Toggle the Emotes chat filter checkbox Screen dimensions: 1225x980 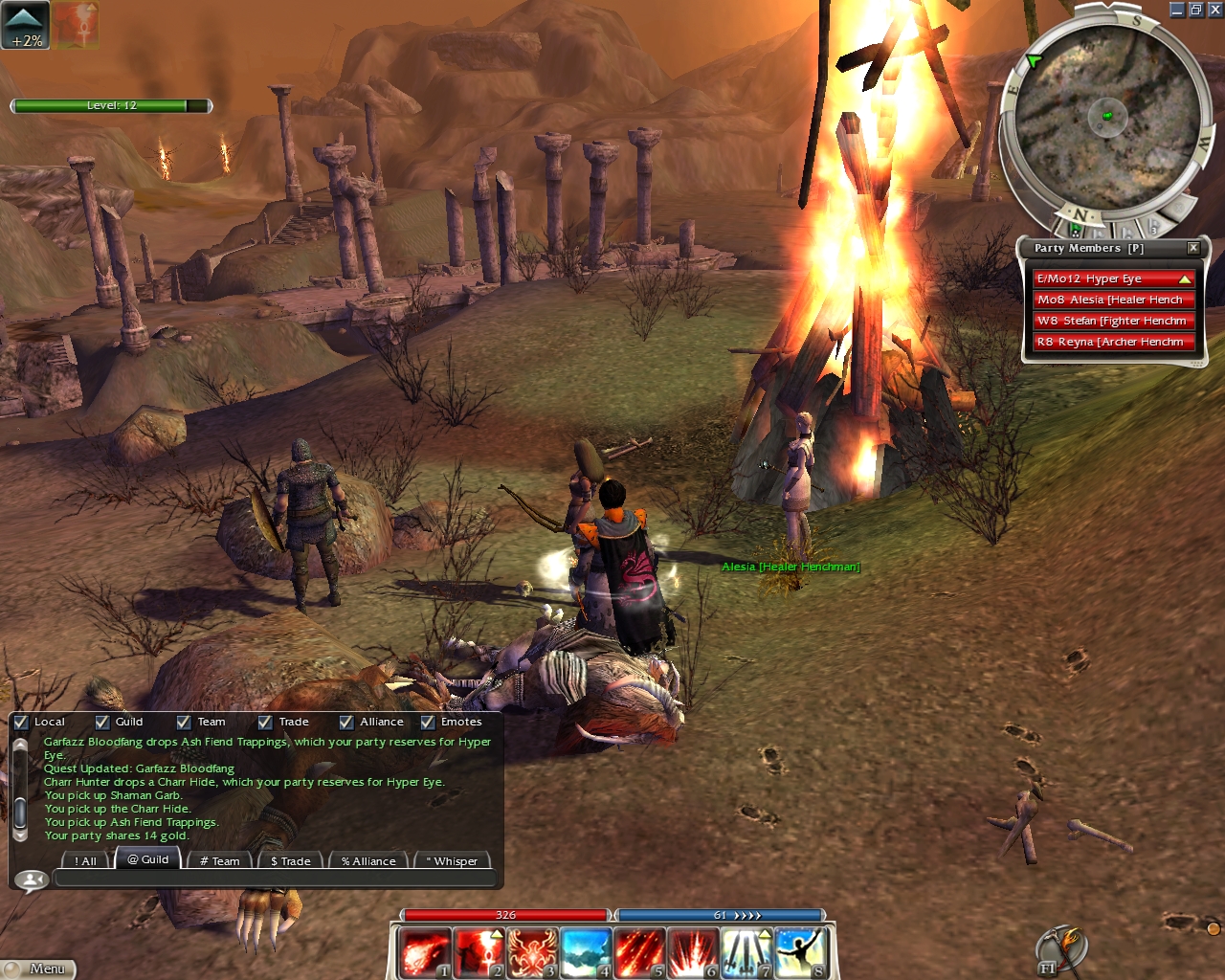[428, 723]
